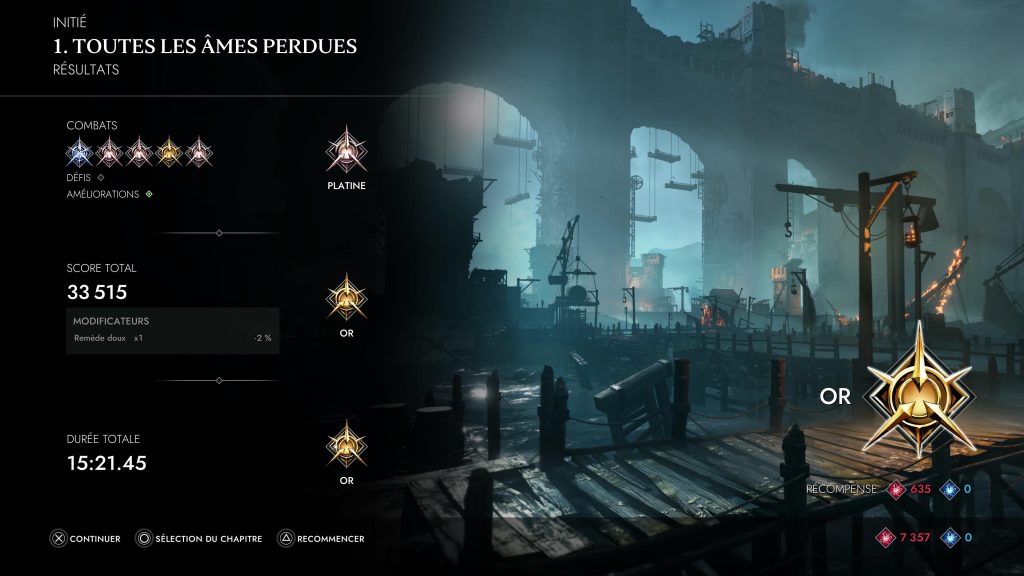Choose Continuer to leave the results

click(x=86, y=539)
